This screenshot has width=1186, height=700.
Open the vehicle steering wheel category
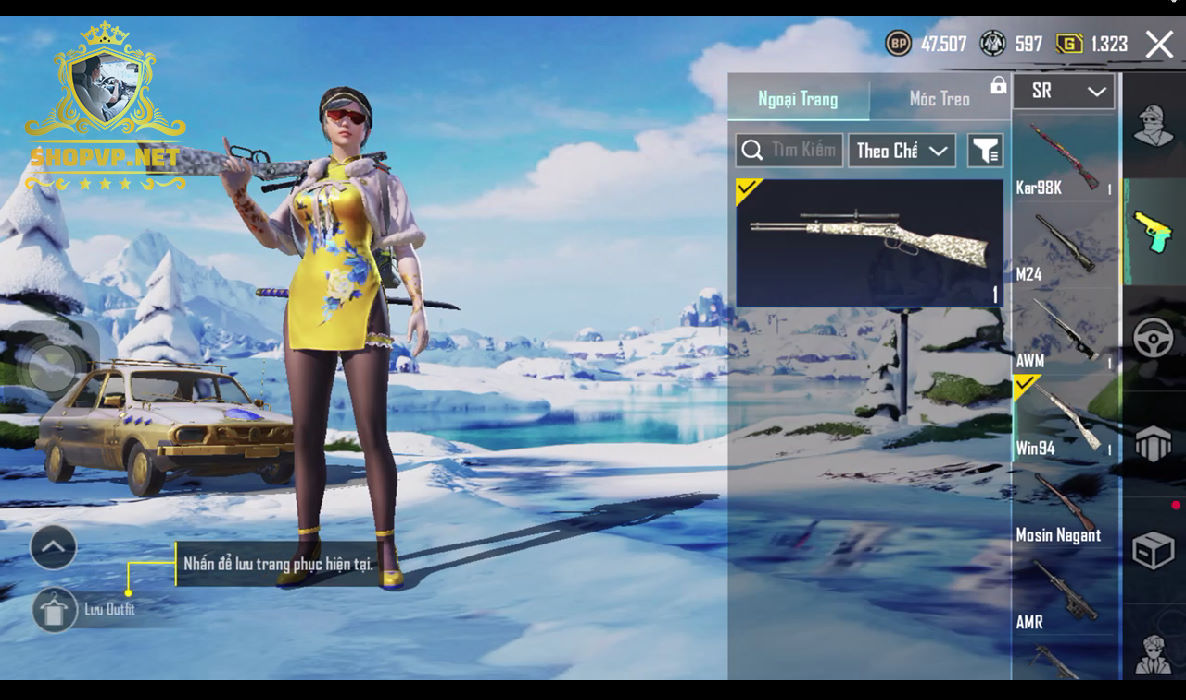(1153, 339)
